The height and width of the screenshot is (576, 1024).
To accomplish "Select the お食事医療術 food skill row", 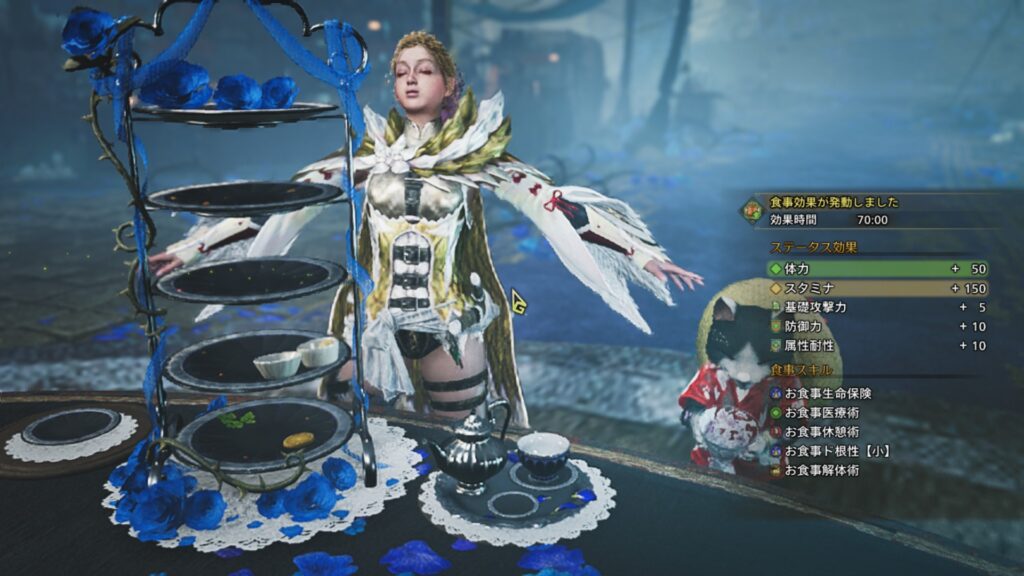I will click(x=824, y=413).
